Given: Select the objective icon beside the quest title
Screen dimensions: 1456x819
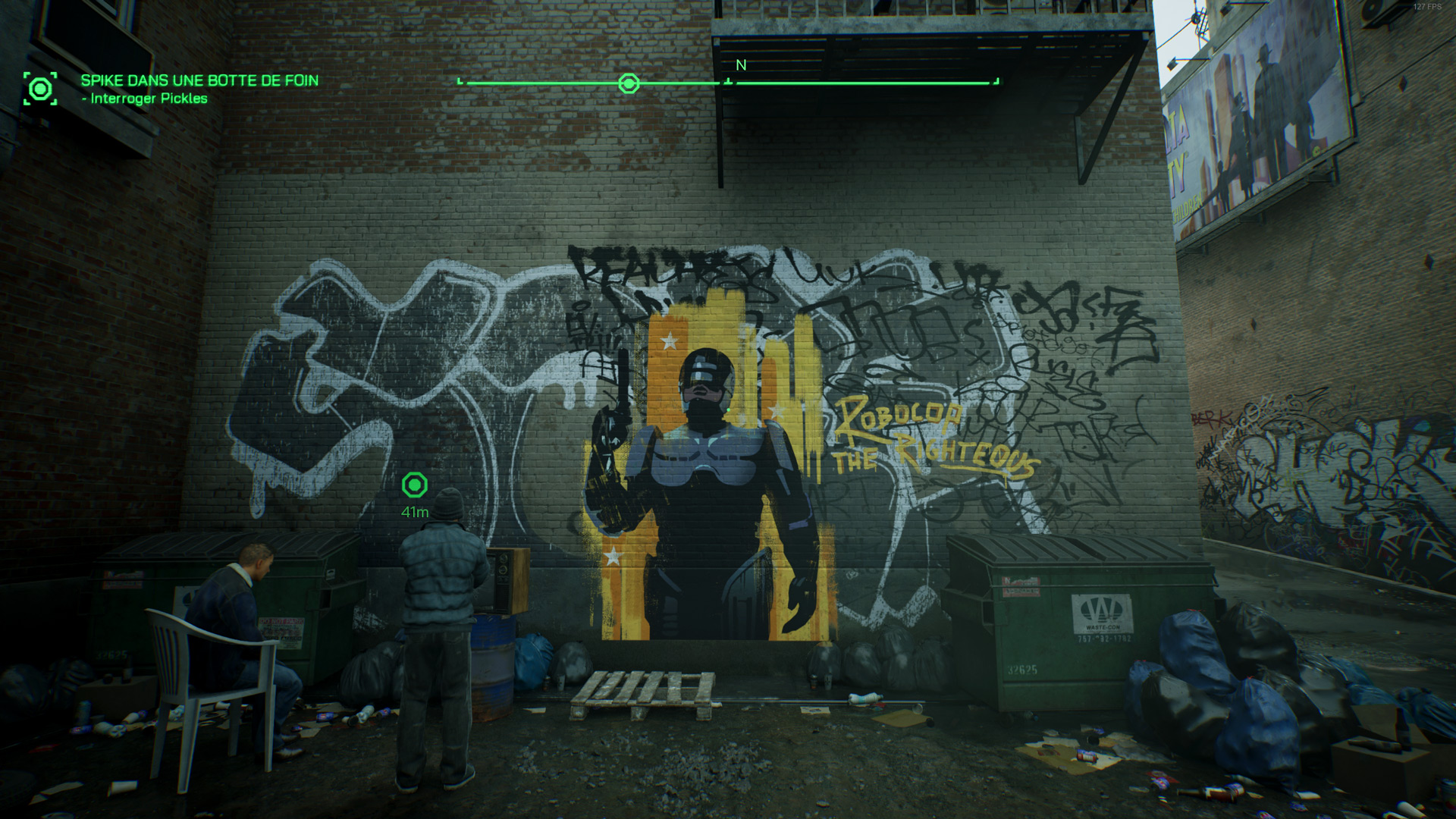Looking at the screenshot, I should click(40, 89).
